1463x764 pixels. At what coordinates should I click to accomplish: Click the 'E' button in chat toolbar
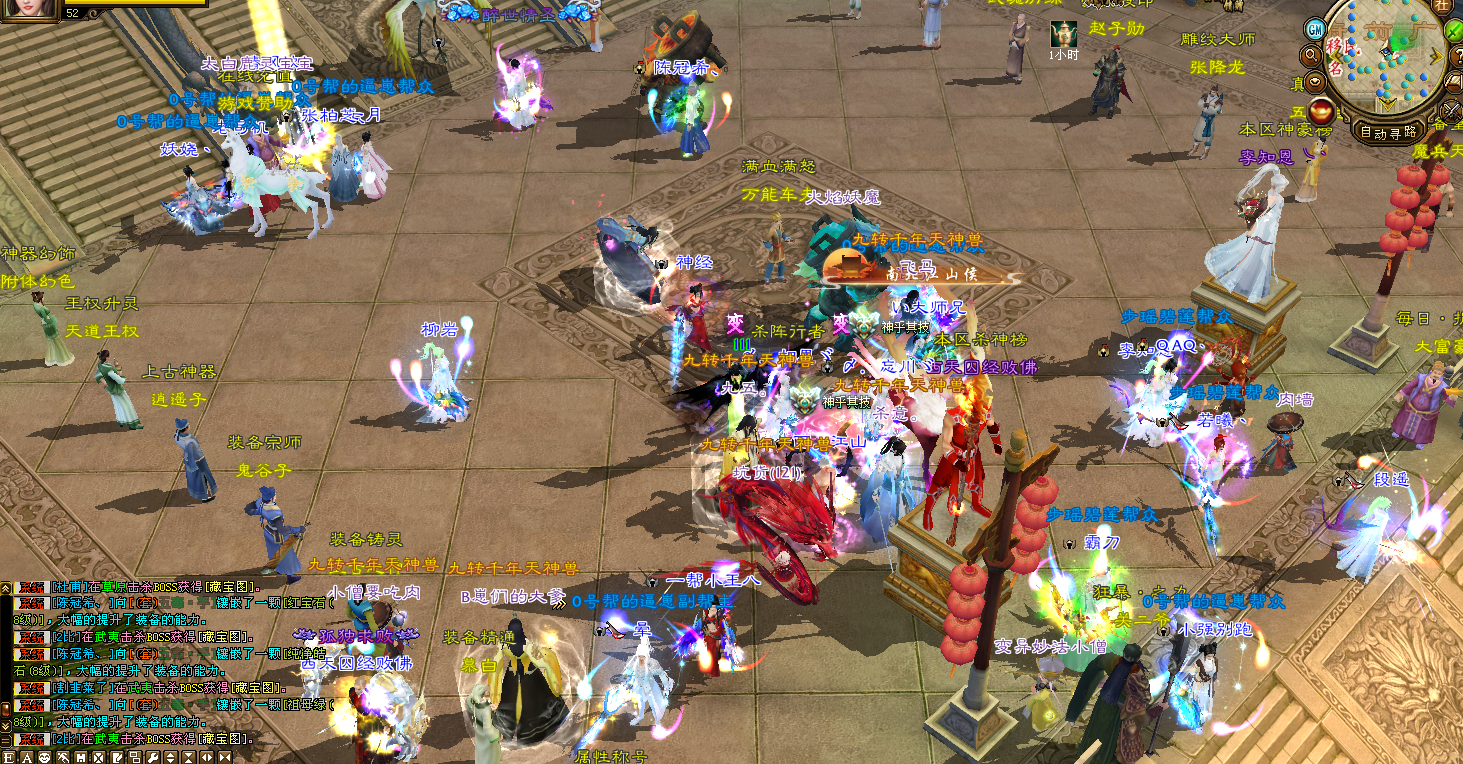point(9,758)
